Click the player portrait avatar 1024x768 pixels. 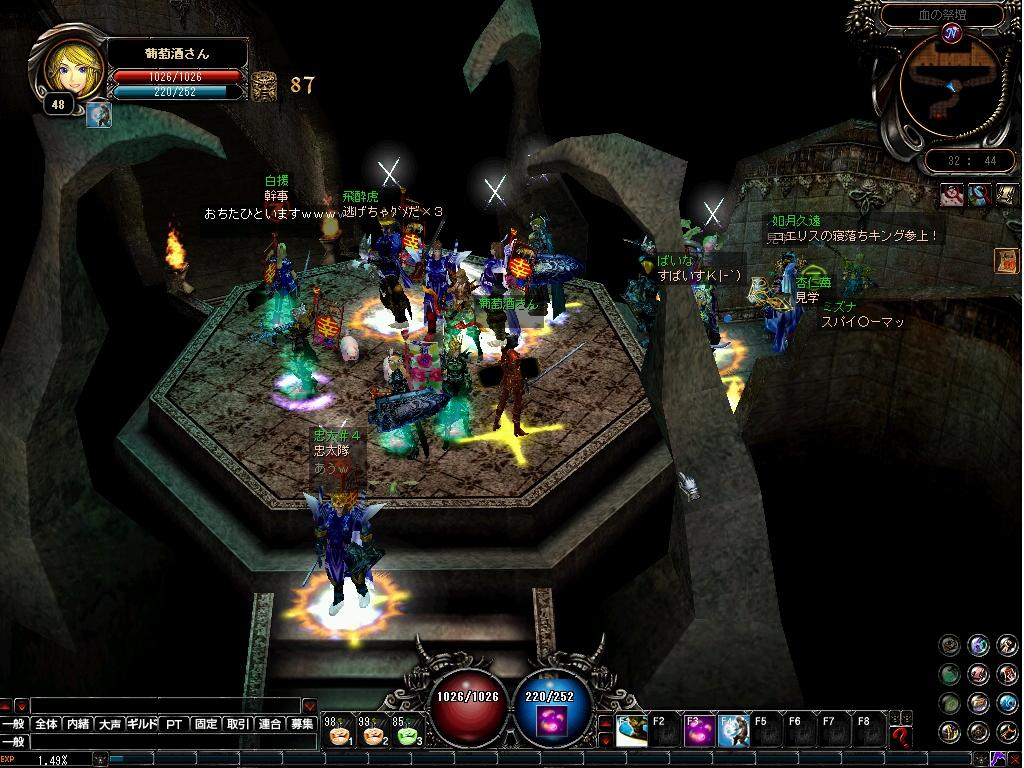pyautogui.click(x=73, y=68)
